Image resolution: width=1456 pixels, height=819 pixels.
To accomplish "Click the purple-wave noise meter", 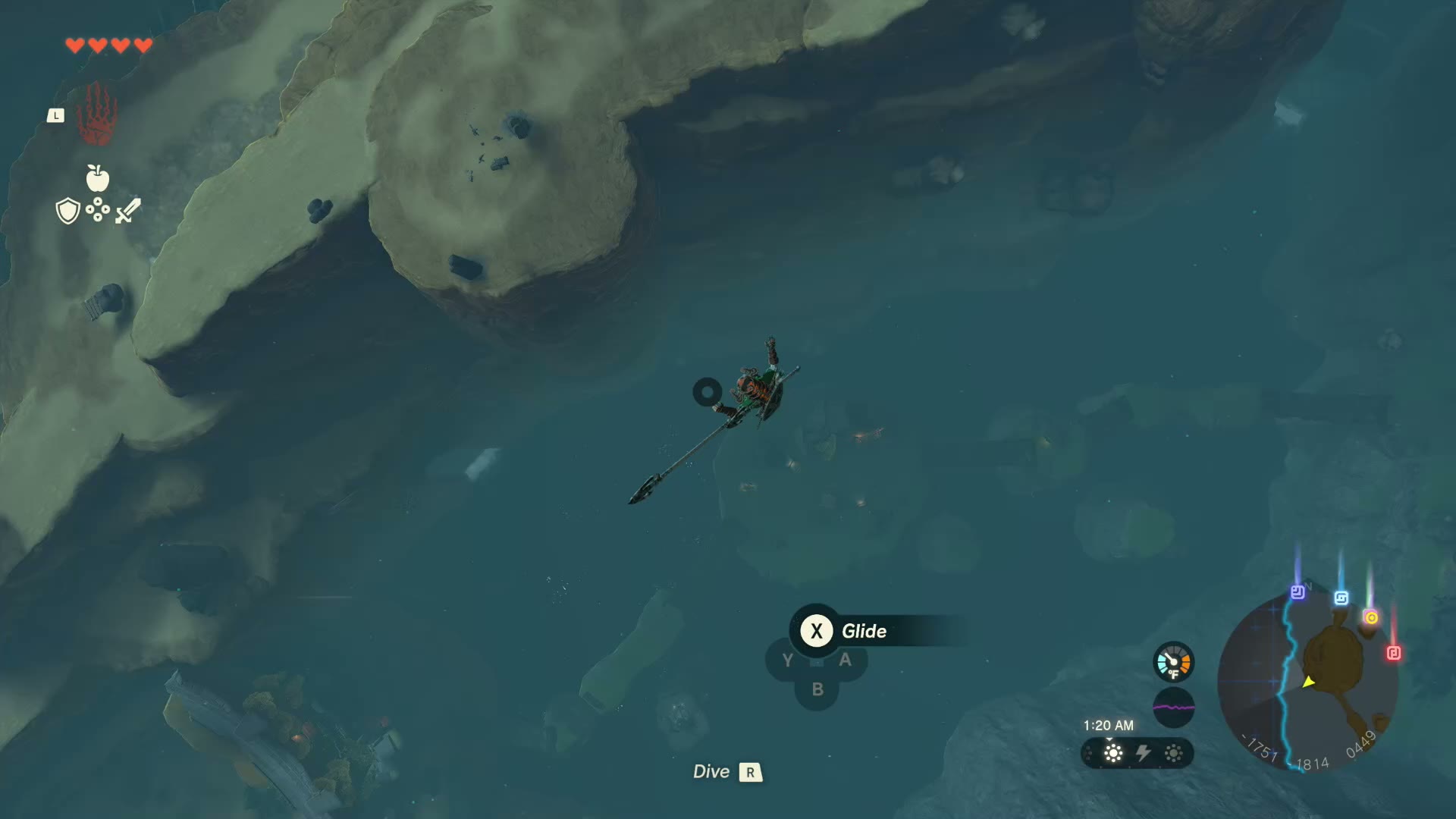I will tap(1173, 708).
